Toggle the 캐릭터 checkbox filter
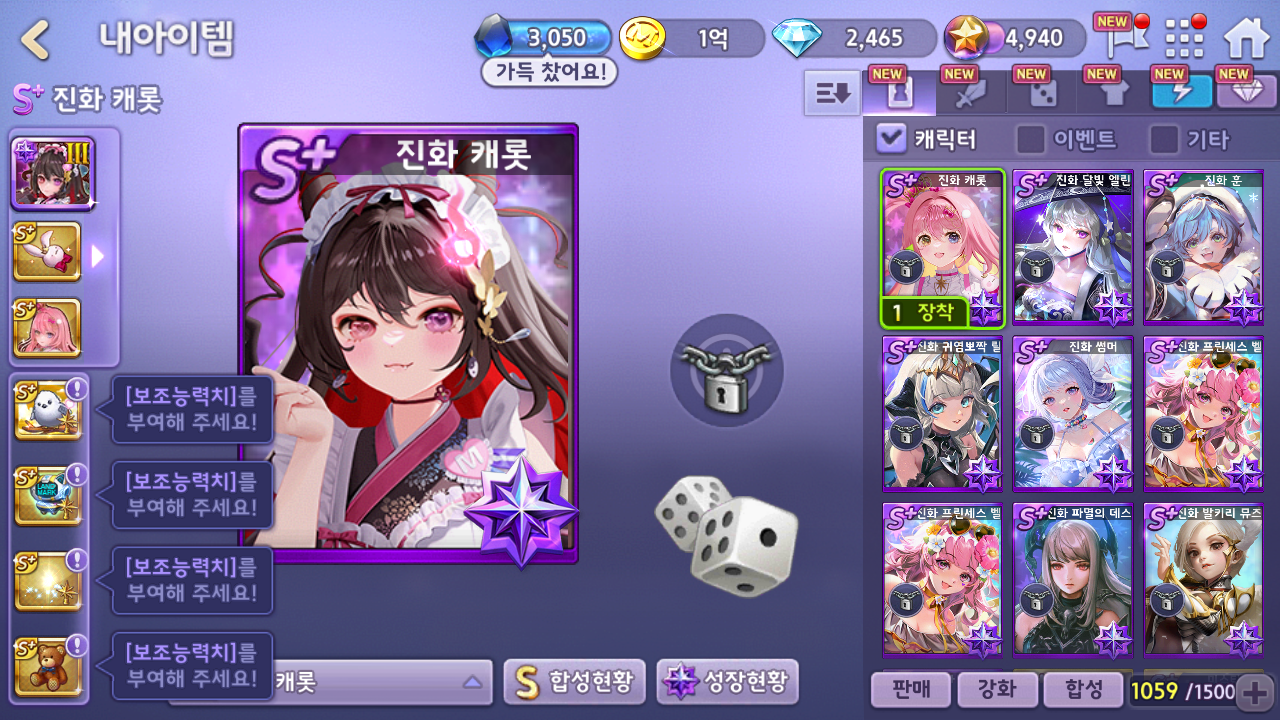 tap(891, 139)
